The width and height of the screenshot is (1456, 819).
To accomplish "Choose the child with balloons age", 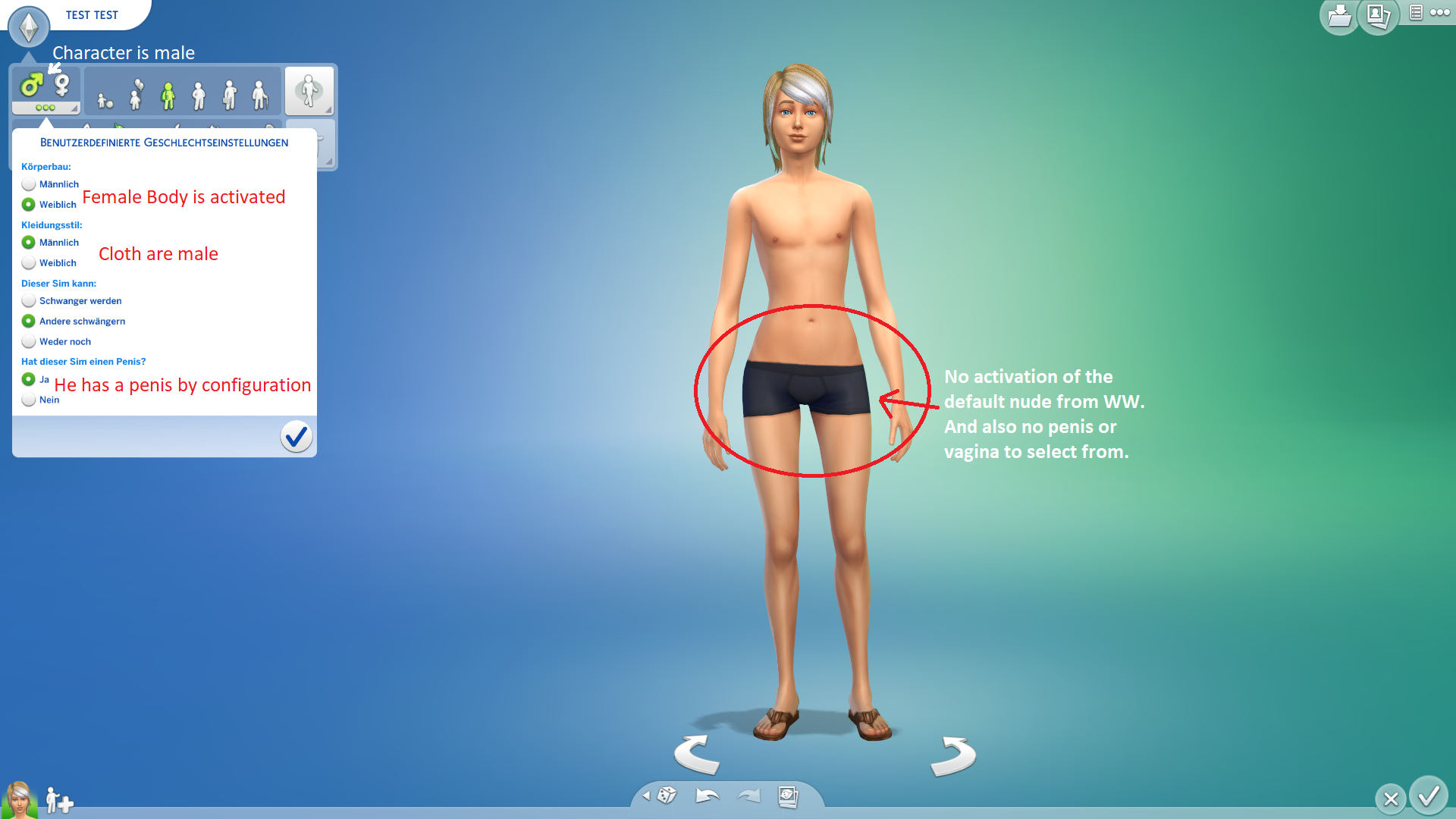I will [x=136, y=94].
